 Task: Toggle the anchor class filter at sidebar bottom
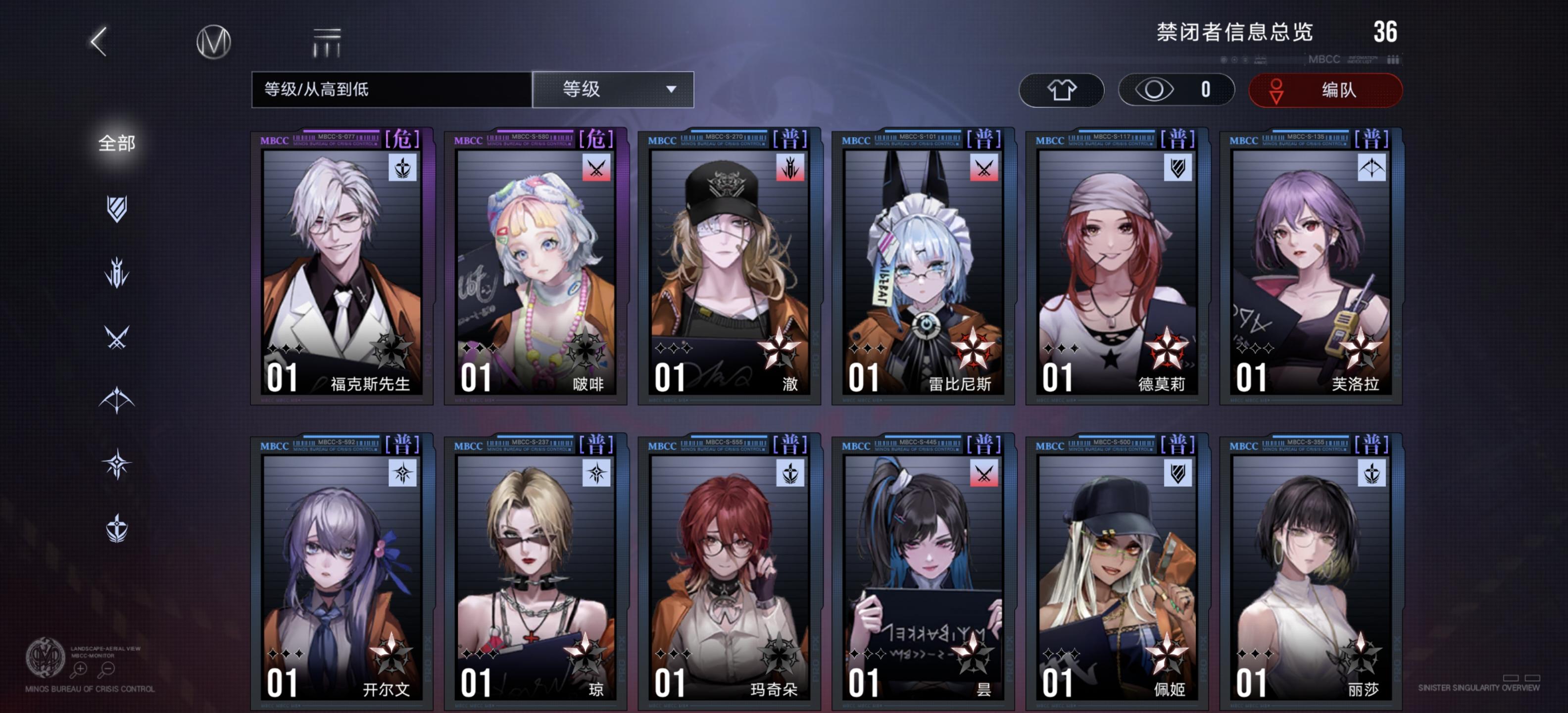coord(116,528)
